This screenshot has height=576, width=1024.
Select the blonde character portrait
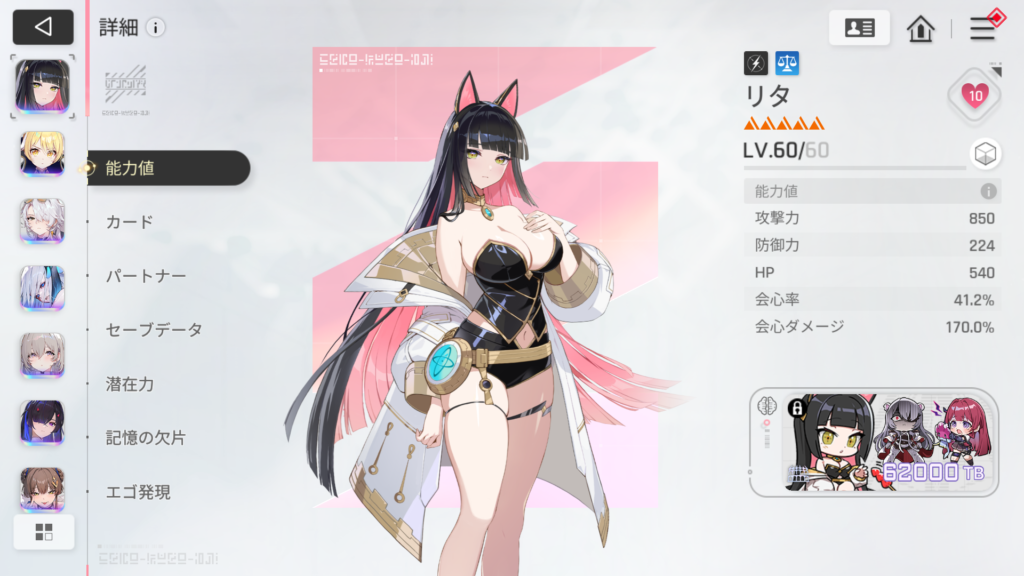click(x=43, y=153)
